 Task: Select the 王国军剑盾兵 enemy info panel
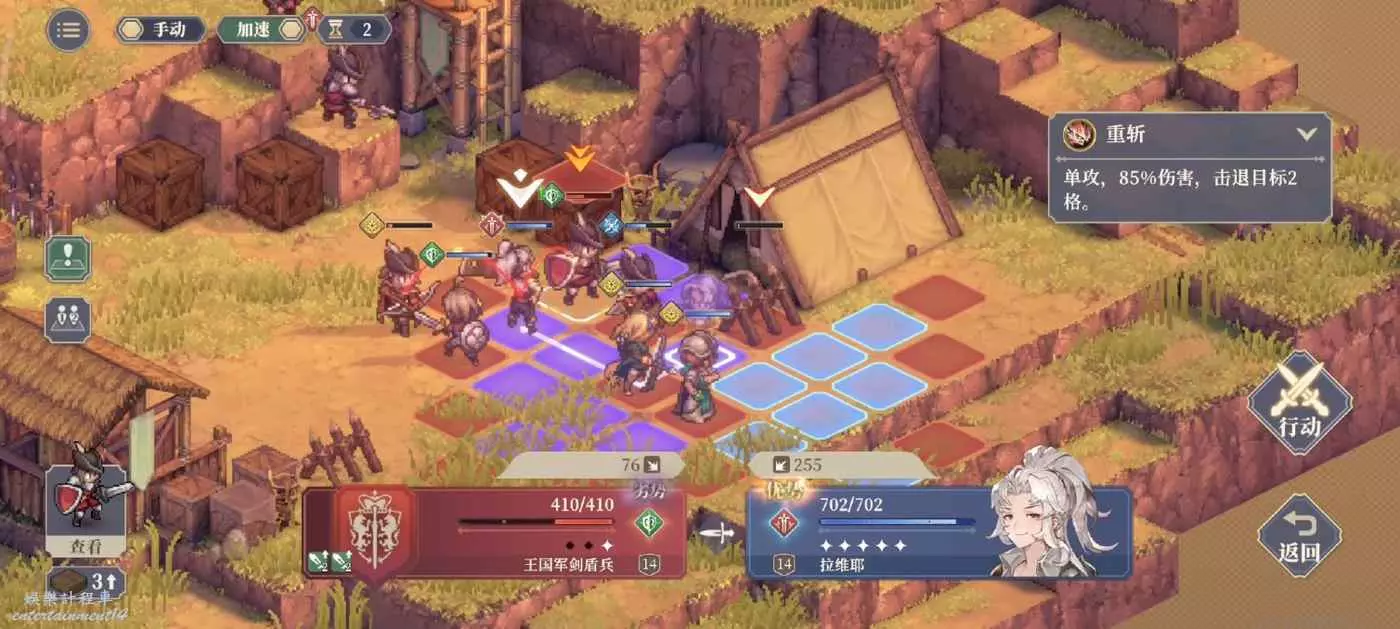(495, 532)
